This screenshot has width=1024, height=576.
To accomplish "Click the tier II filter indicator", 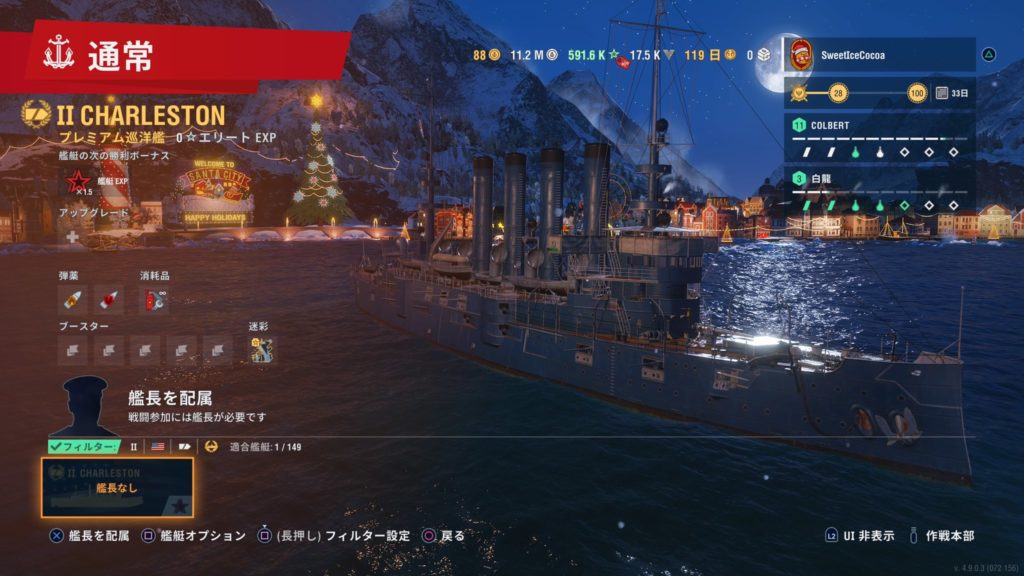I will pos(134,447).
